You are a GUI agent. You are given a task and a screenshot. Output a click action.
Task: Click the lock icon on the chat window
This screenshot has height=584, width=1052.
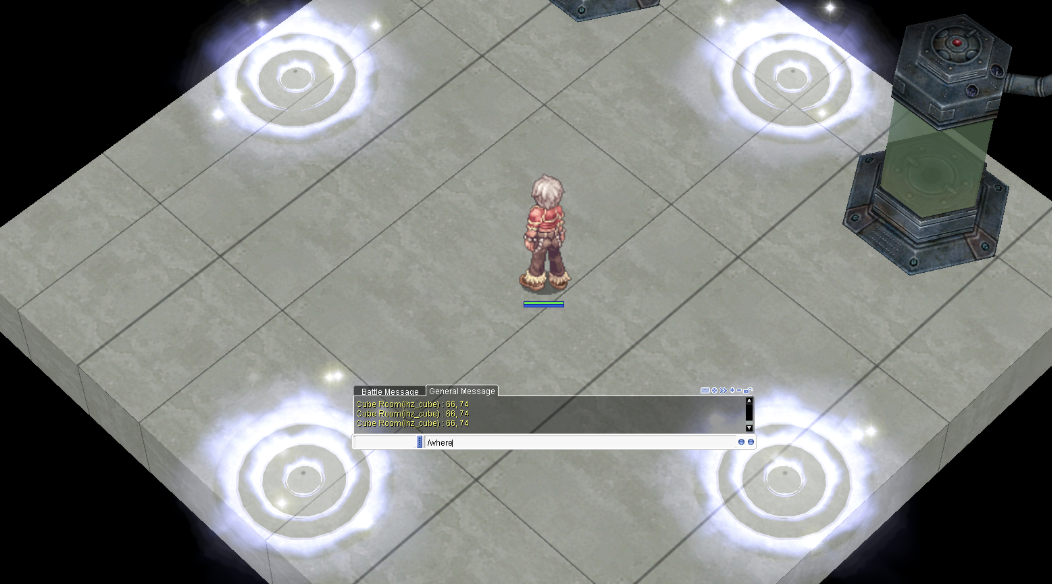point(749,390)
